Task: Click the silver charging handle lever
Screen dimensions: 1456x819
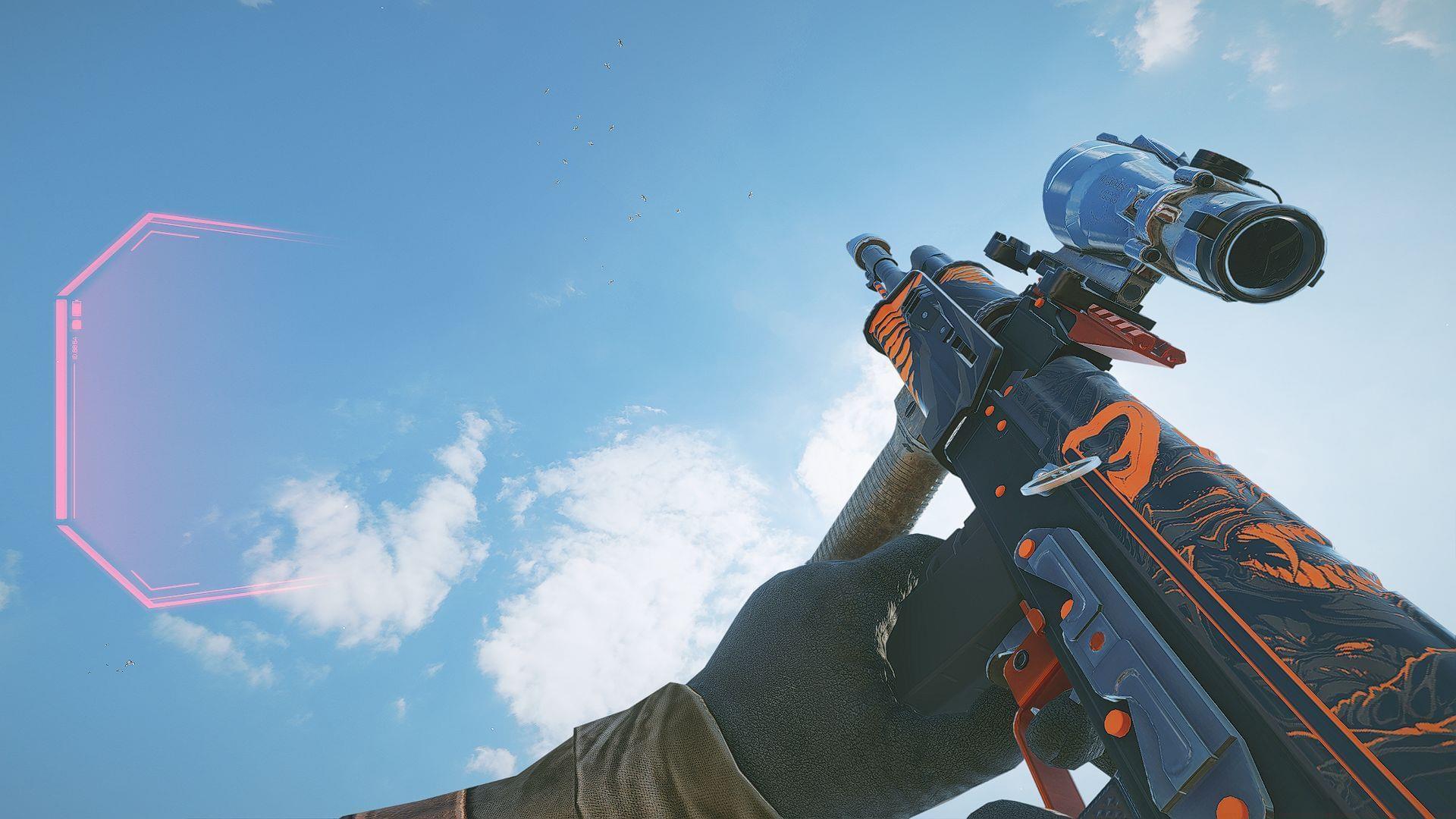Action: click(x=1061, y=475)
